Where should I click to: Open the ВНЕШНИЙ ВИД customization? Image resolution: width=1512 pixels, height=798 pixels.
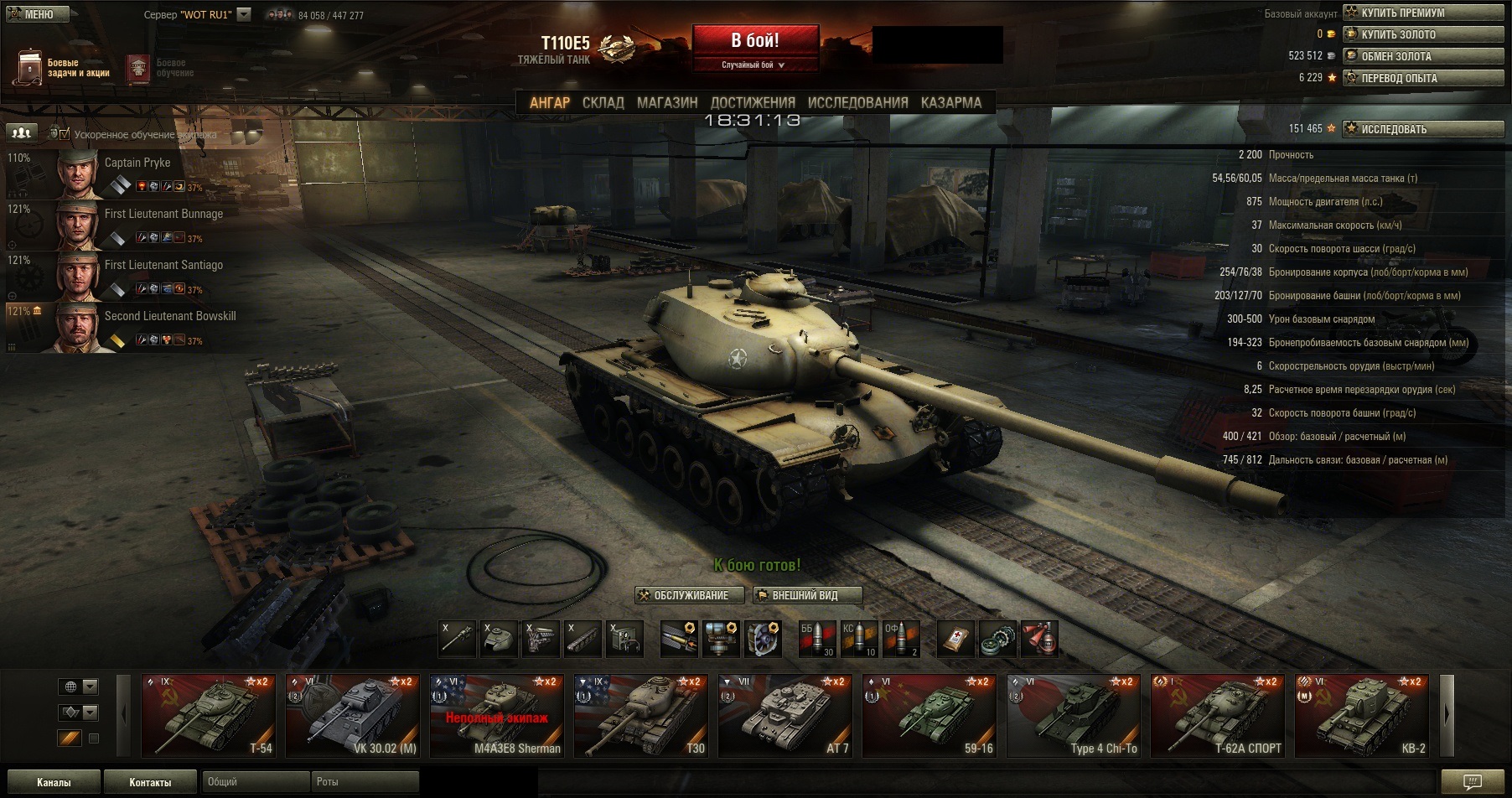click(807, 595)
